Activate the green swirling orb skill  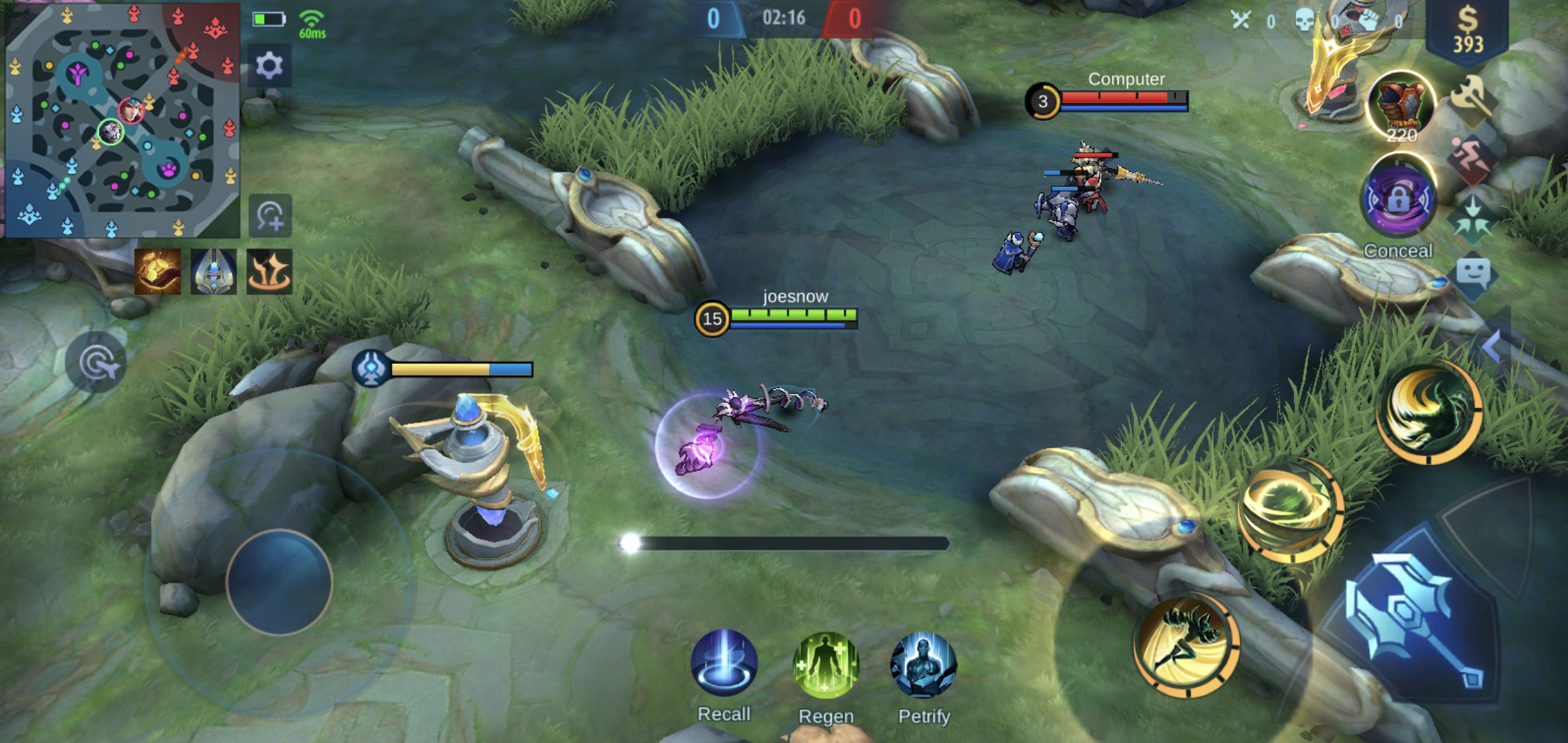(1289, 511)
